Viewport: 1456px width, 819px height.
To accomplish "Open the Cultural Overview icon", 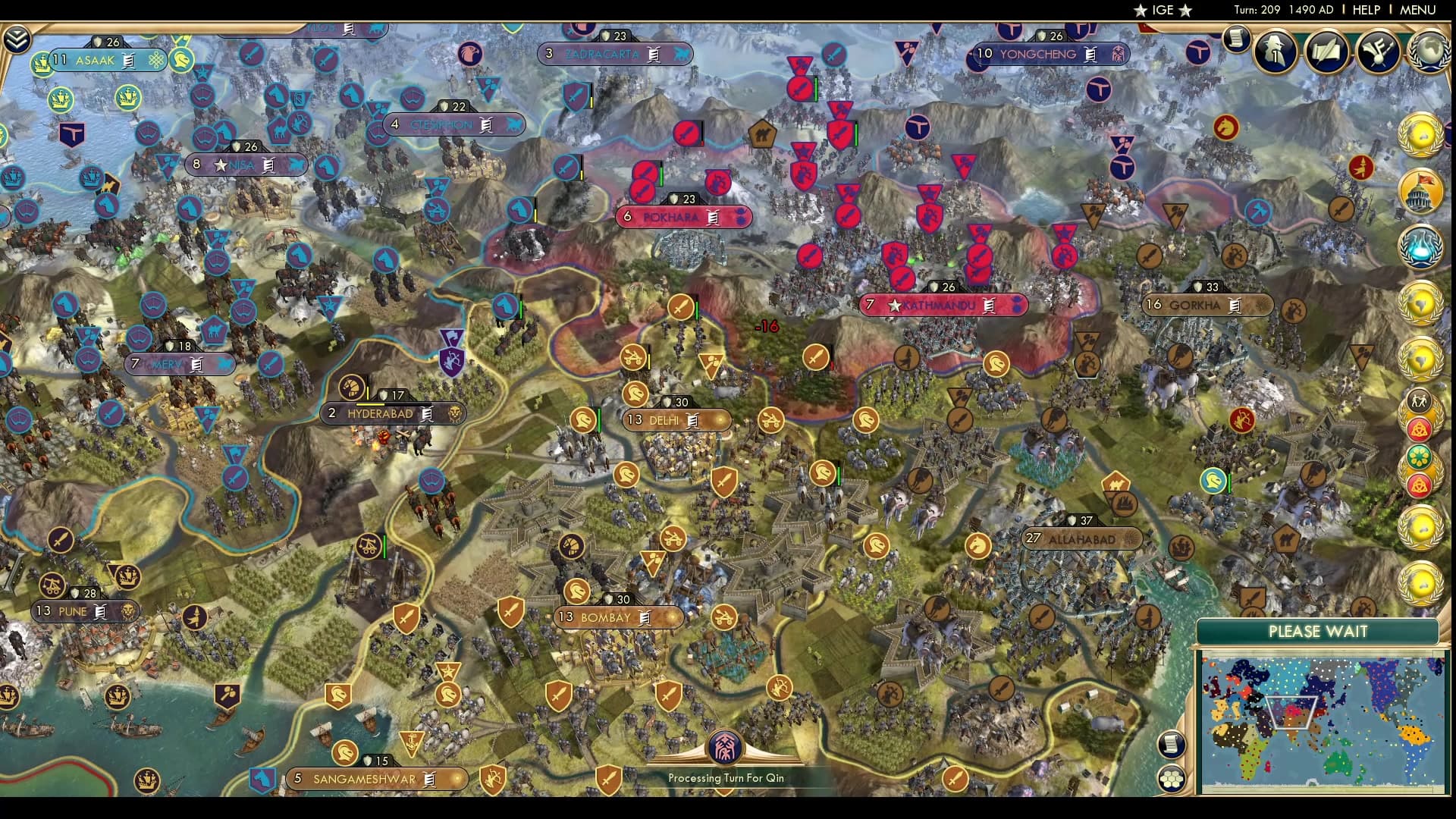I will pyautogui.click(x=1378, y=52).
